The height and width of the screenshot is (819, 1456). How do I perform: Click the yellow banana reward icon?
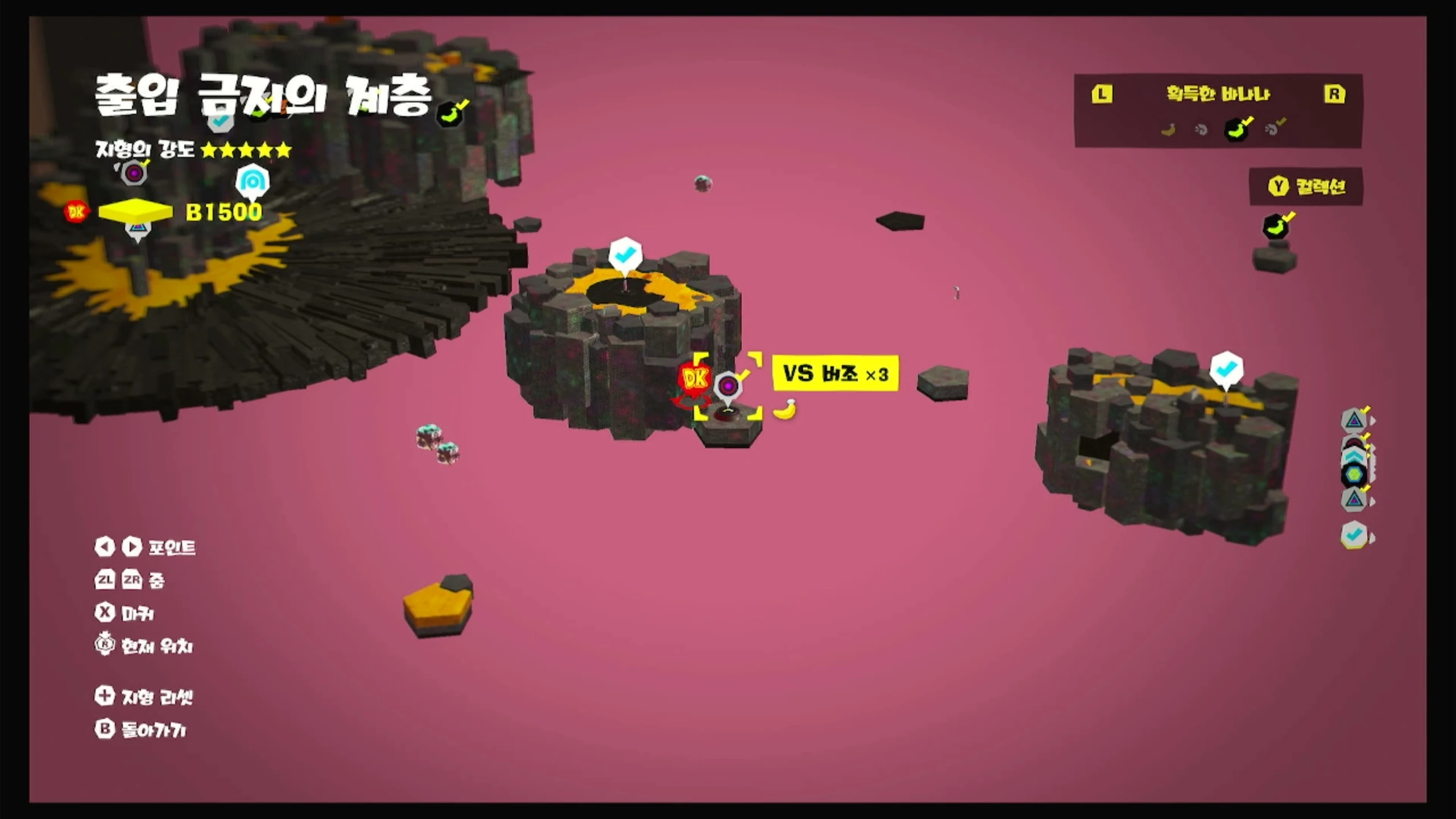point(785,409)
